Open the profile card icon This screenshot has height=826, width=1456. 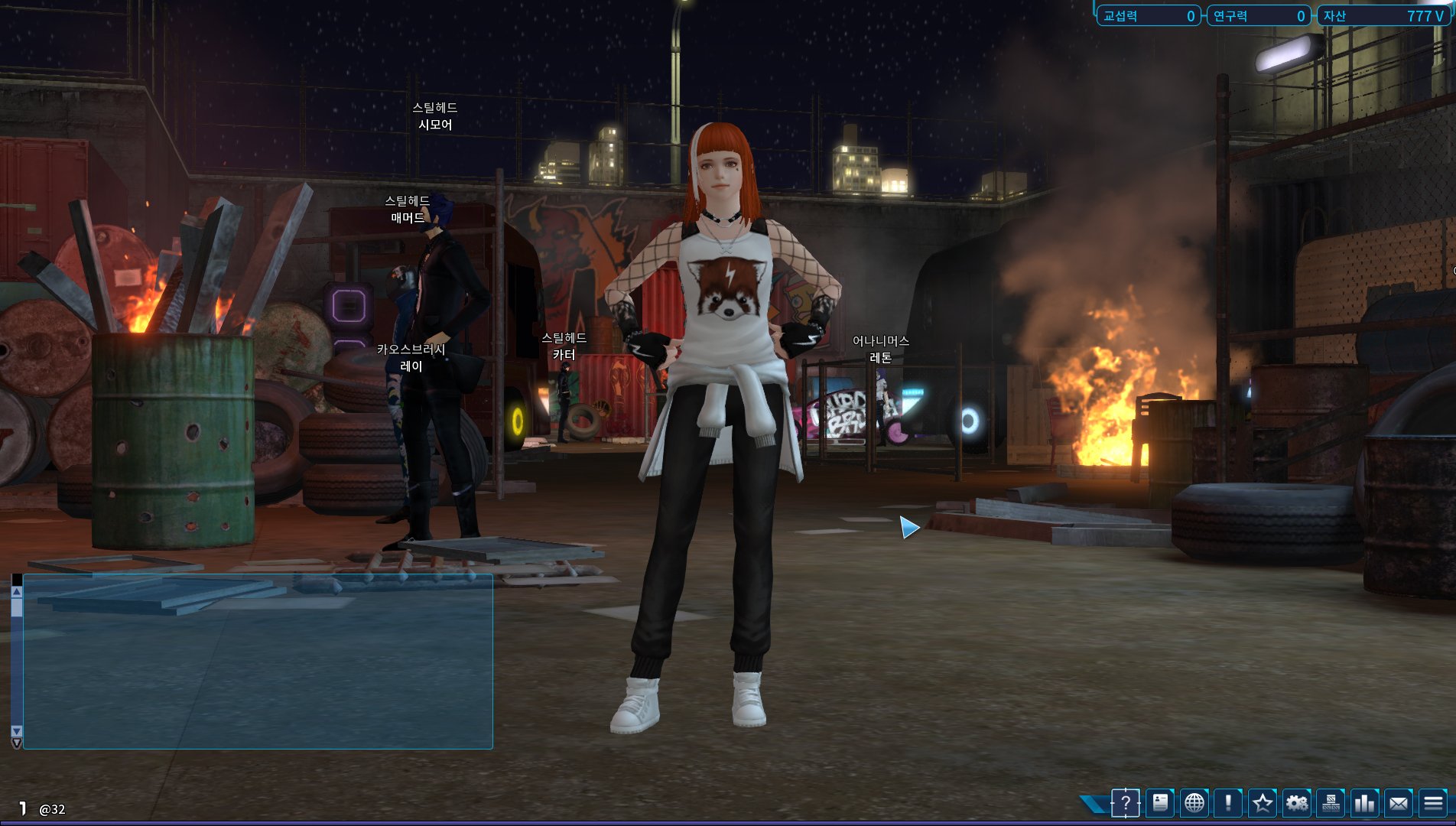pos(1160,803)
